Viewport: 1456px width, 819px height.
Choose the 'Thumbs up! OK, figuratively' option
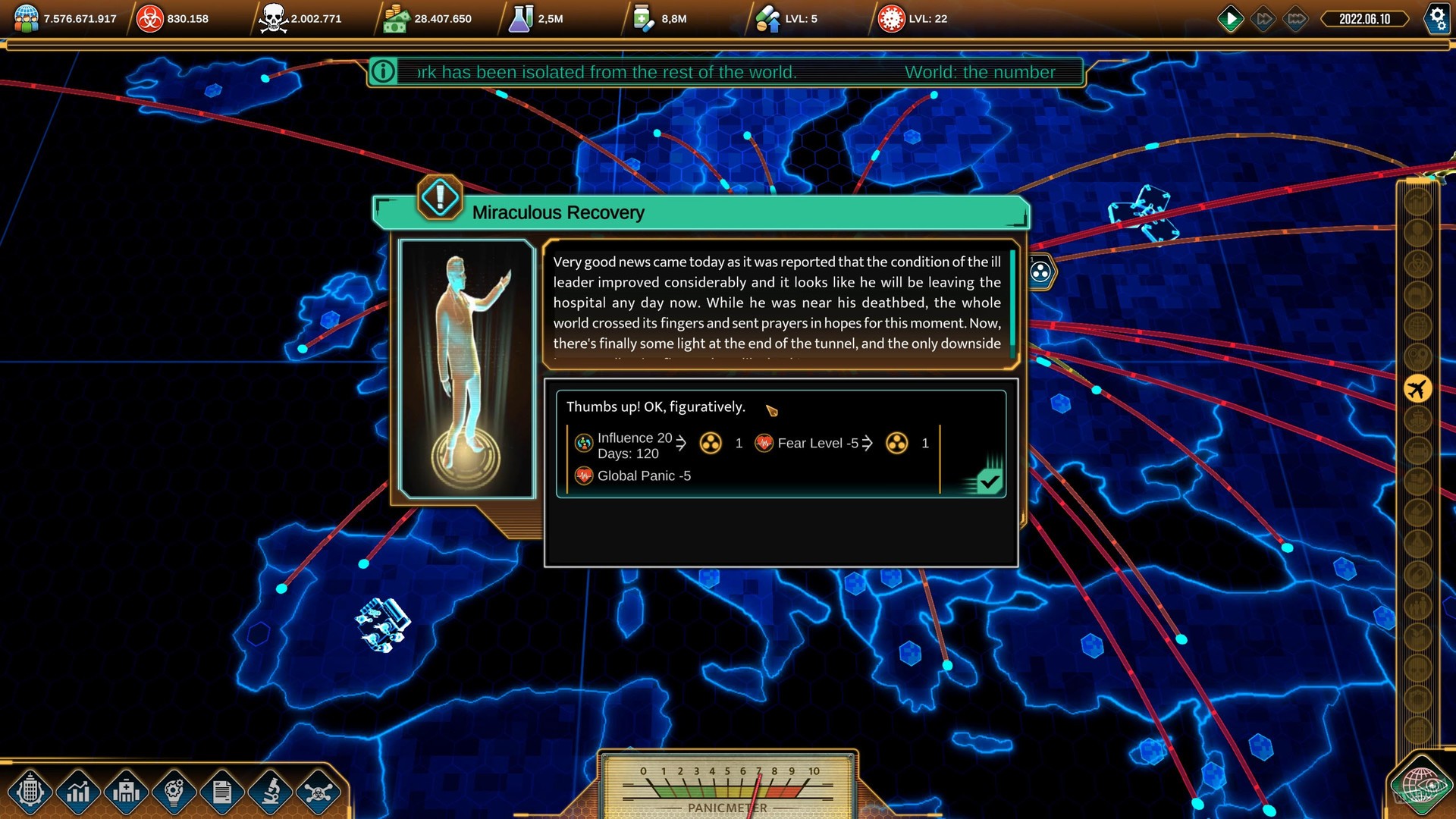[x=656, y=406]
